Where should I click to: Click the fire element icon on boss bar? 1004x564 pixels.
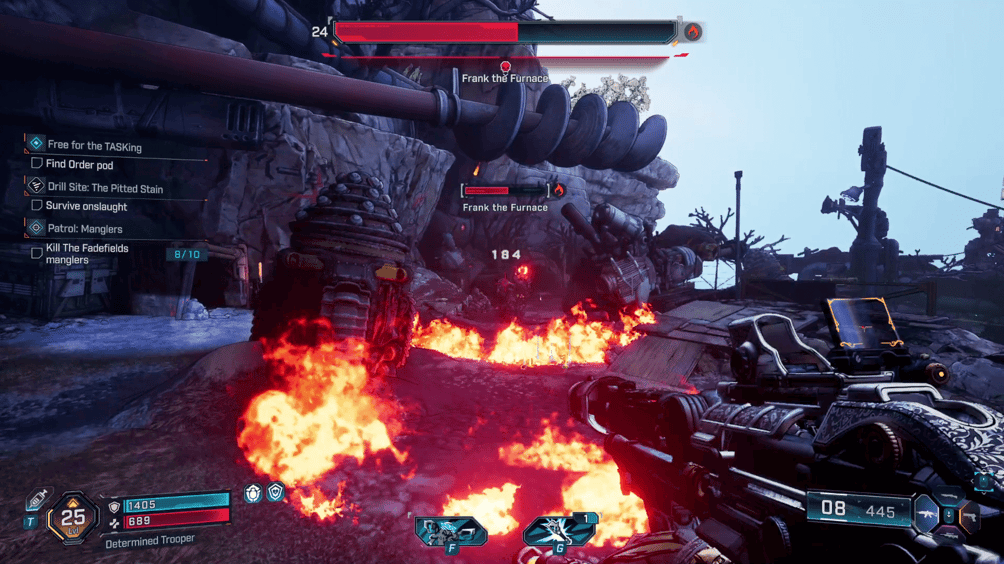(692, 32)
